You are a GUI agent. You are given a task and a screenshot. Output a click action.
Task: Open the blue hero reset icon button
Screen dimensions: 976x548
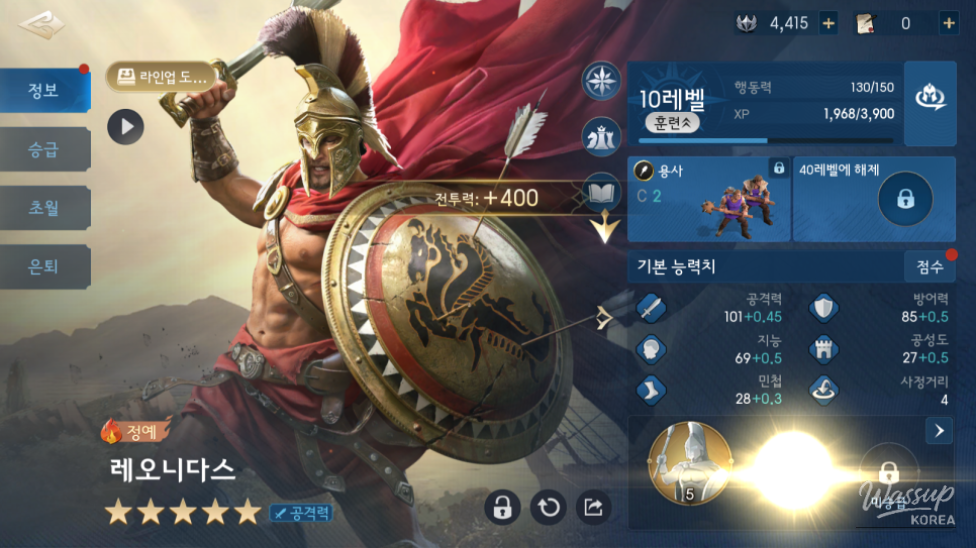(x=930, y=99)
